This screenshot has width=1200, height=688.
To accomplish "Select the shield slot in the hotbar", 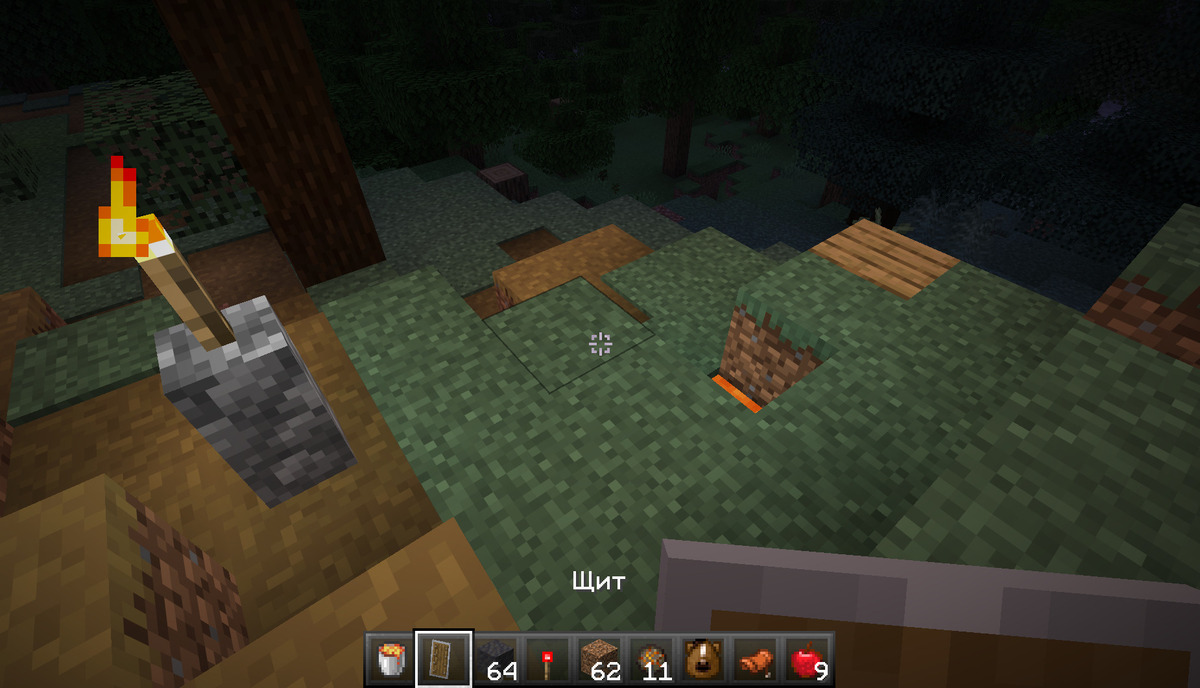I will tap(443, 659).
